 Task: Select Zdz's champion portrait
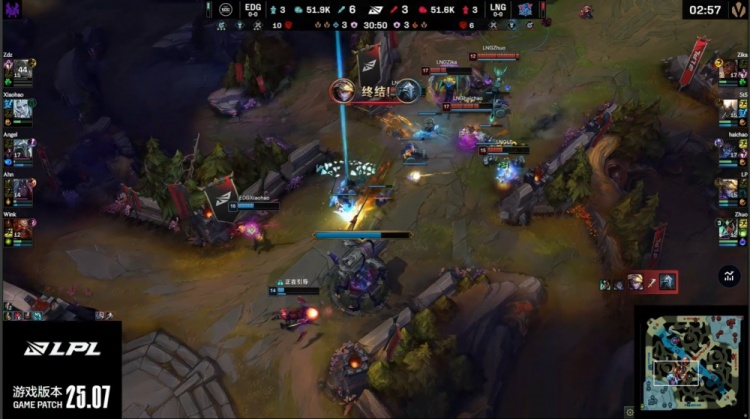[x=20, y=75]
